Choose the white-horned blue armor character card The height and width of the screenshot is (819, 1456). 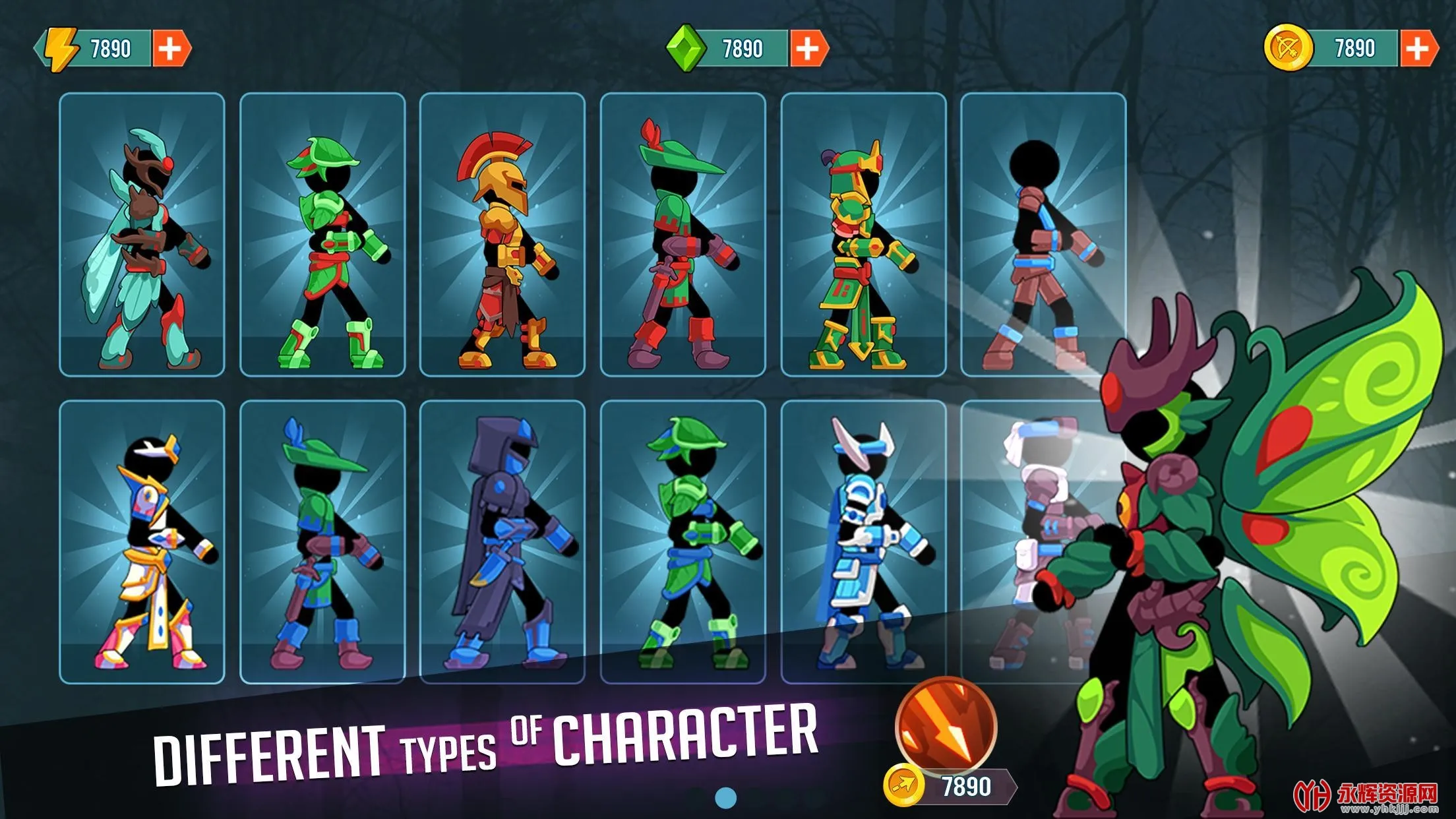point(863,542)
